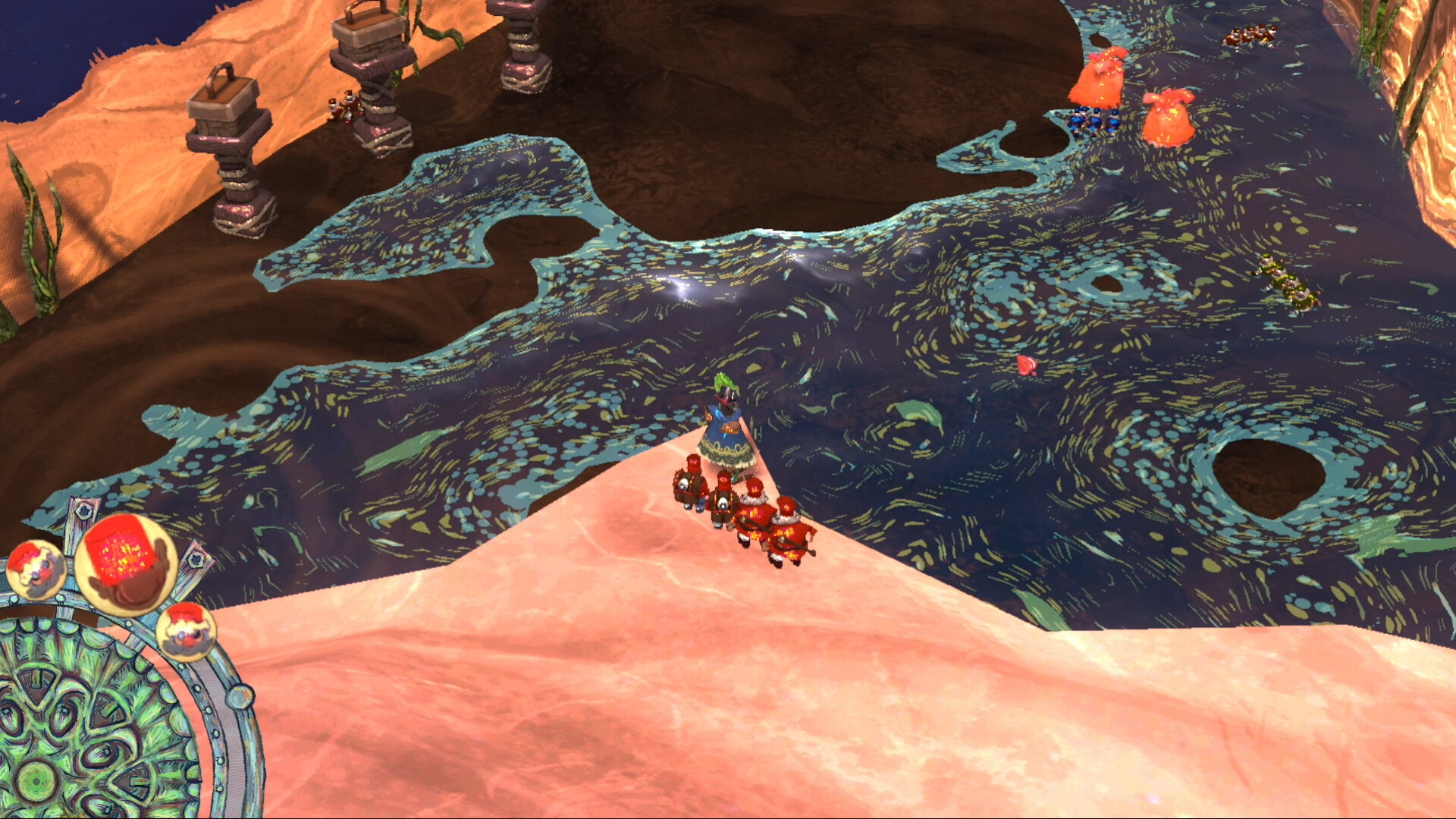Click the dark whirlpool hole in the water
The height and width of the screenshot is (819, 1456).
(x=1266, y=478)
